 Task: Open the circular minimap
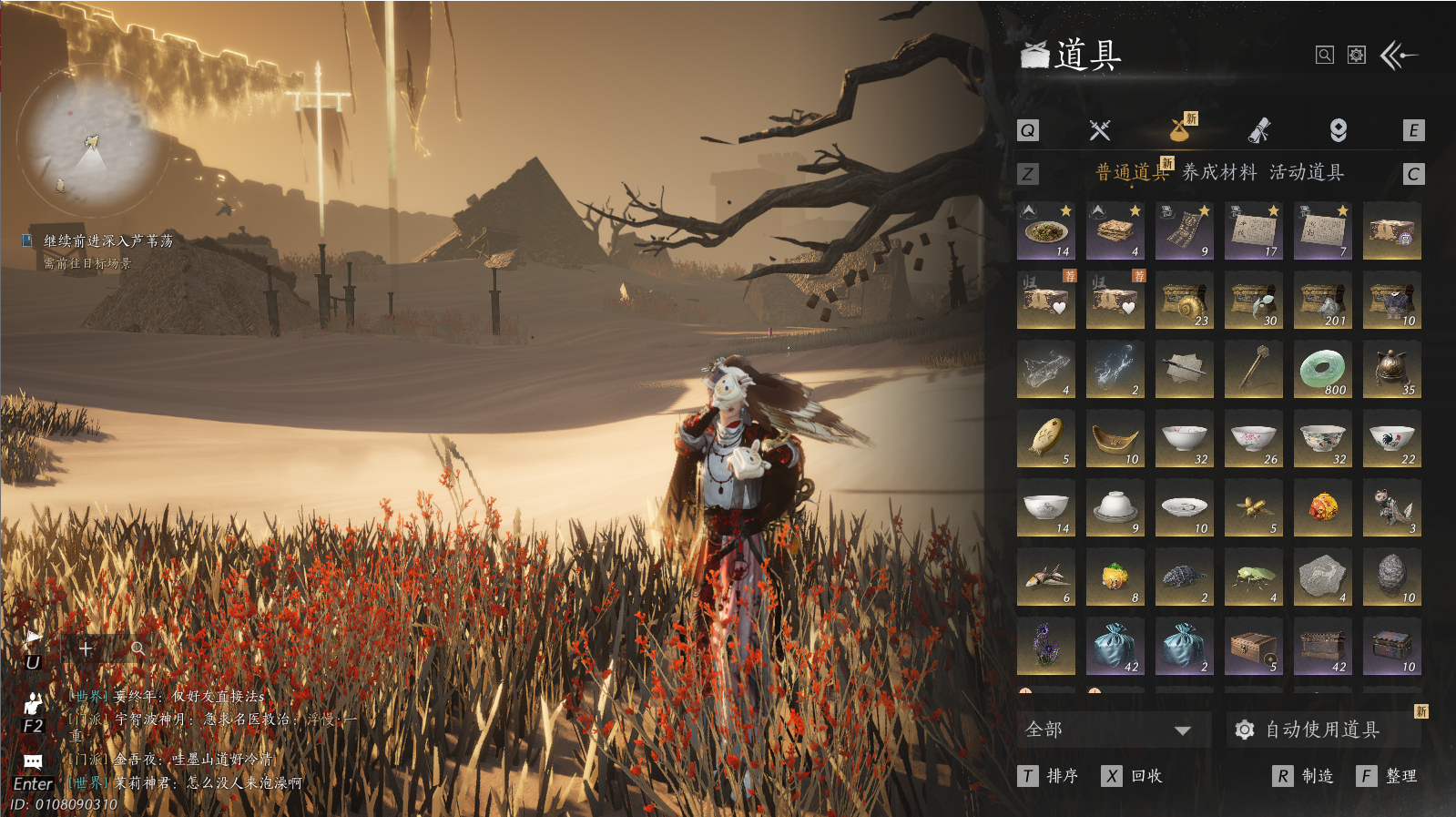[89, 139]
